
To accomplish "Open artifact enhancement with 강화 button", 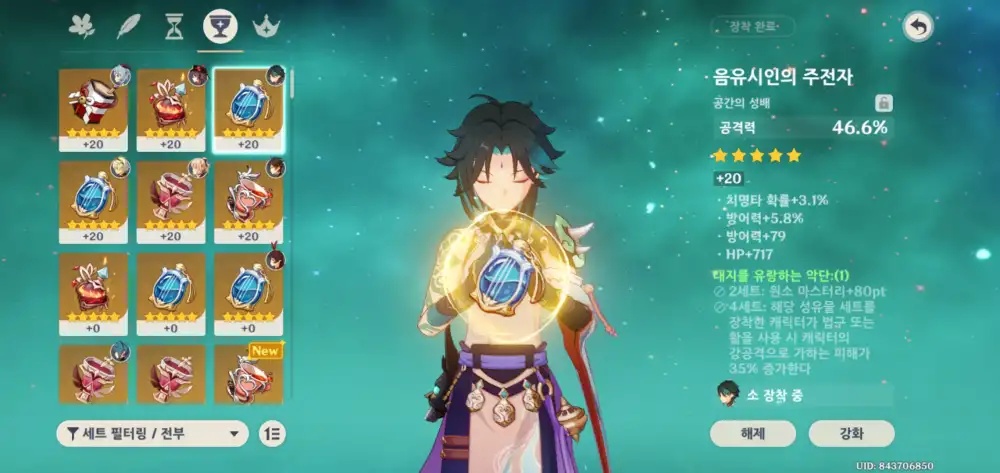I will coord(851,433).
